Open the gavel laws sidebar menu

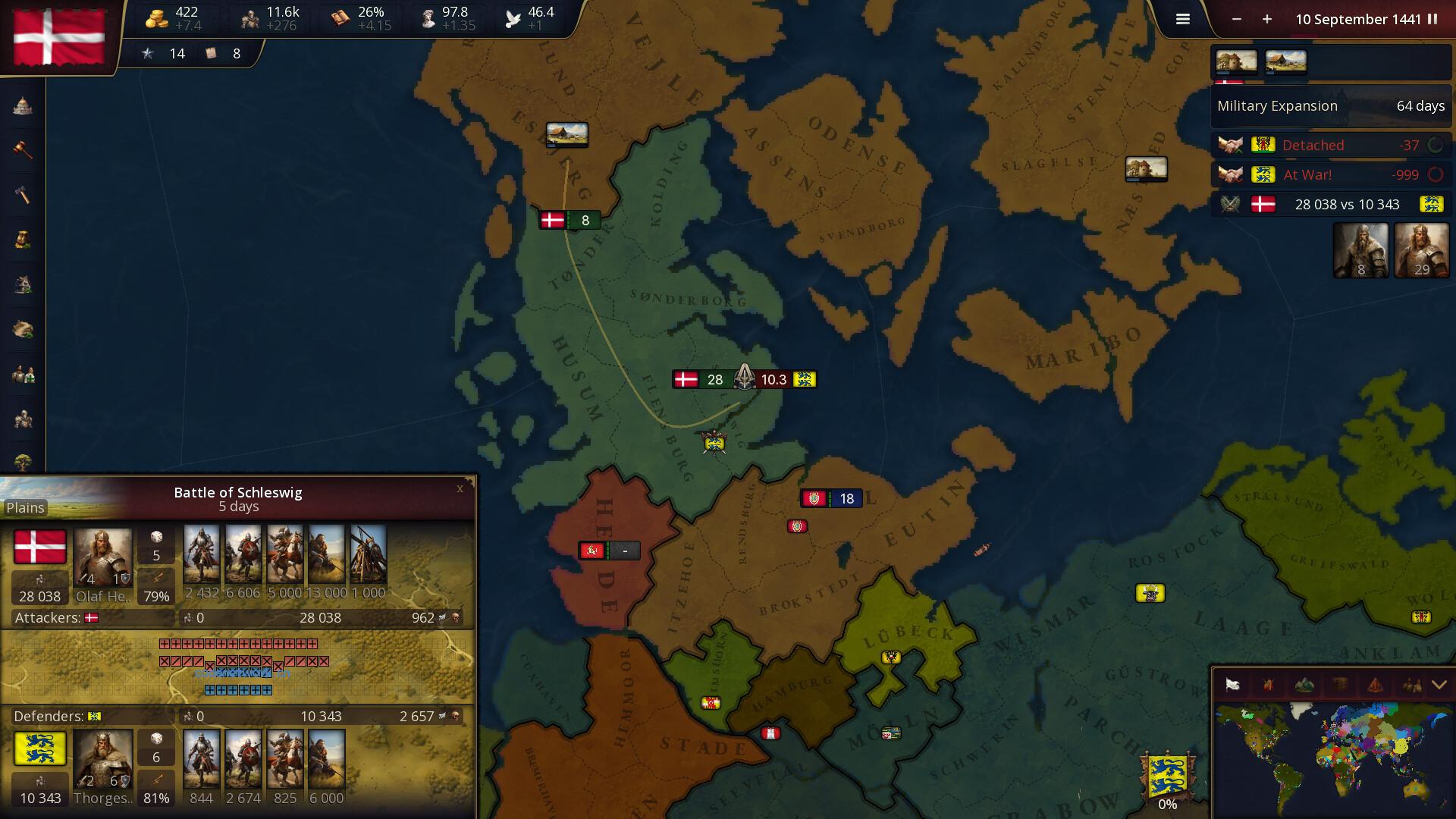click(23, 149)
